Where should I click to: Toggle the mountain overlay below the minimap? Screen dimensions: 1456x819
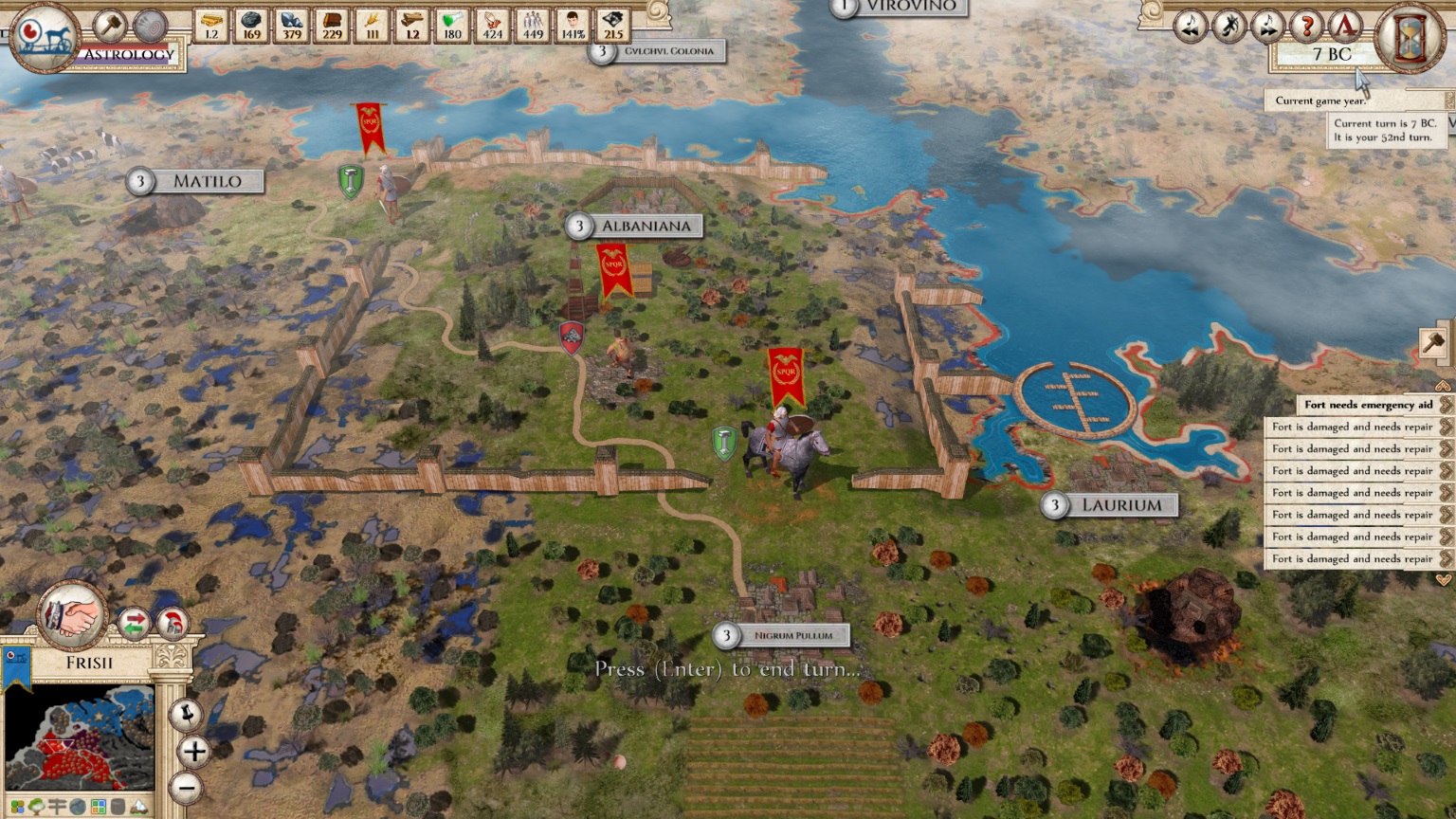click(138, 807)
